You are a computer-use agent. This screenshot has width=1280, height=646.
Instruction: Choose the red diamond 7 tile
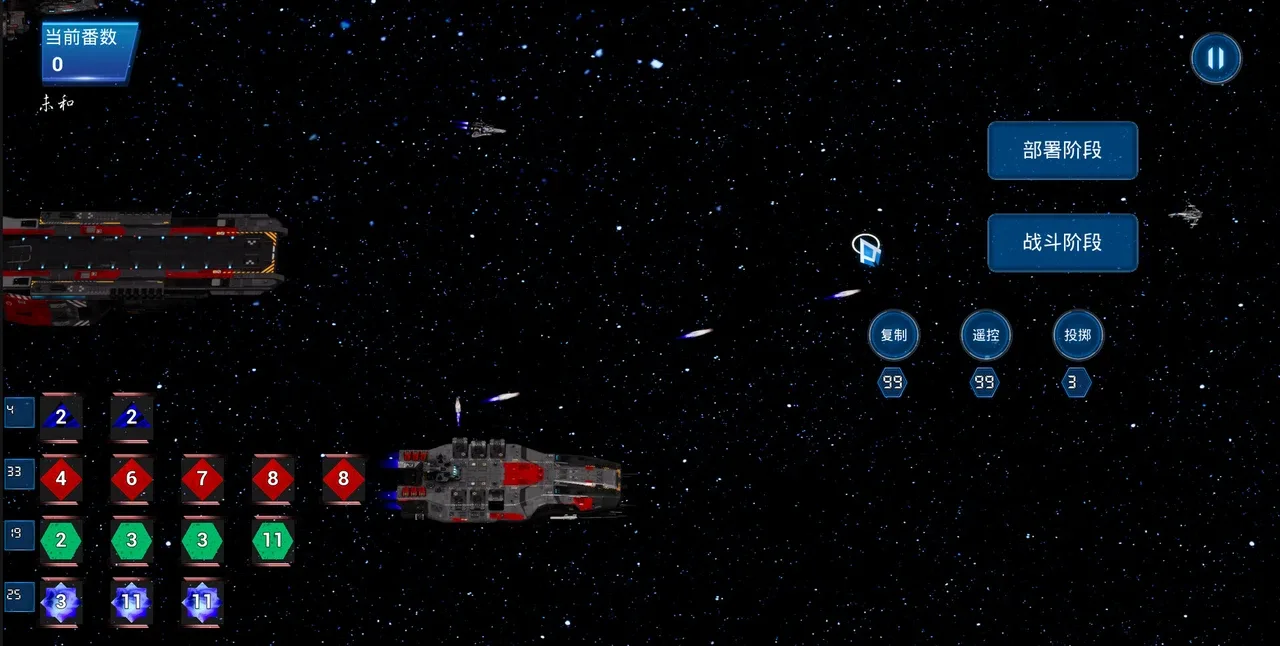click(202, 479)
